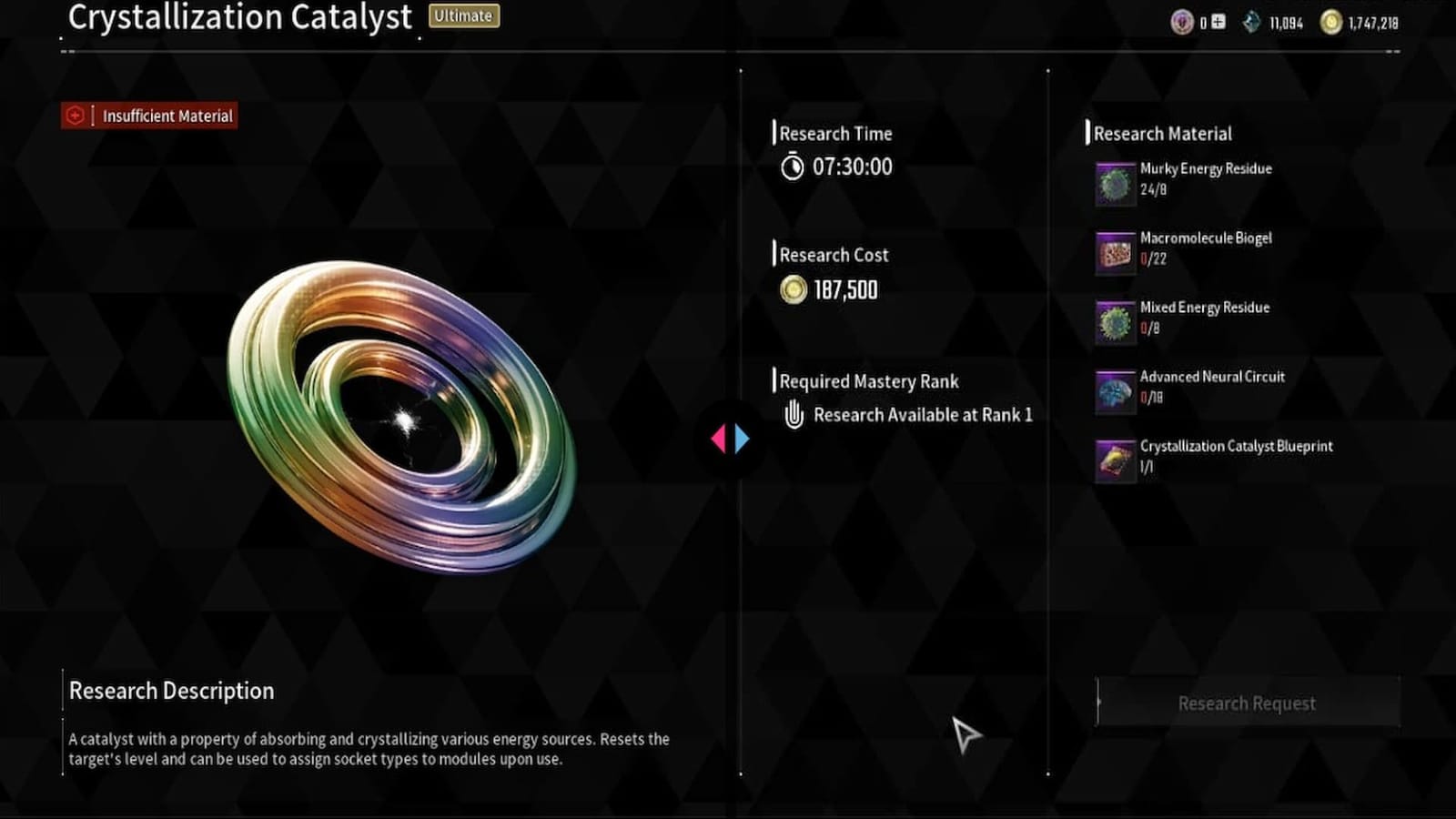
Task: Click the Research Description panel text
Action: coord(369,746)
